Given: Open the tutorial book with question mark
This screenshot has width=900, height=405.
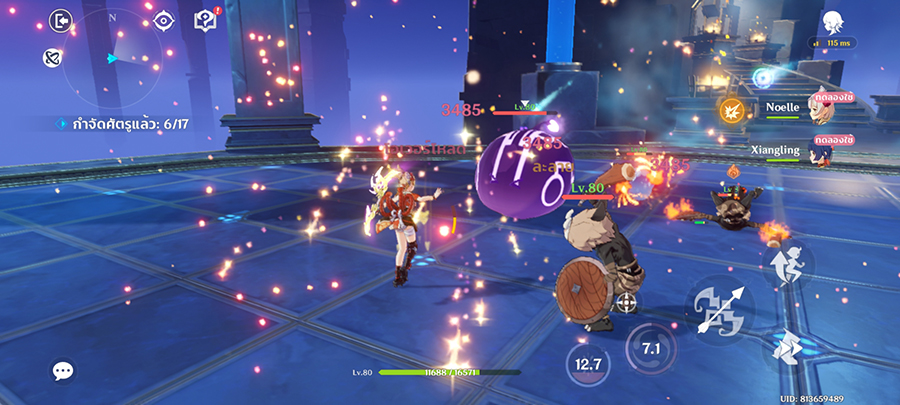Looking at the screenshot, I should point(205,20).
